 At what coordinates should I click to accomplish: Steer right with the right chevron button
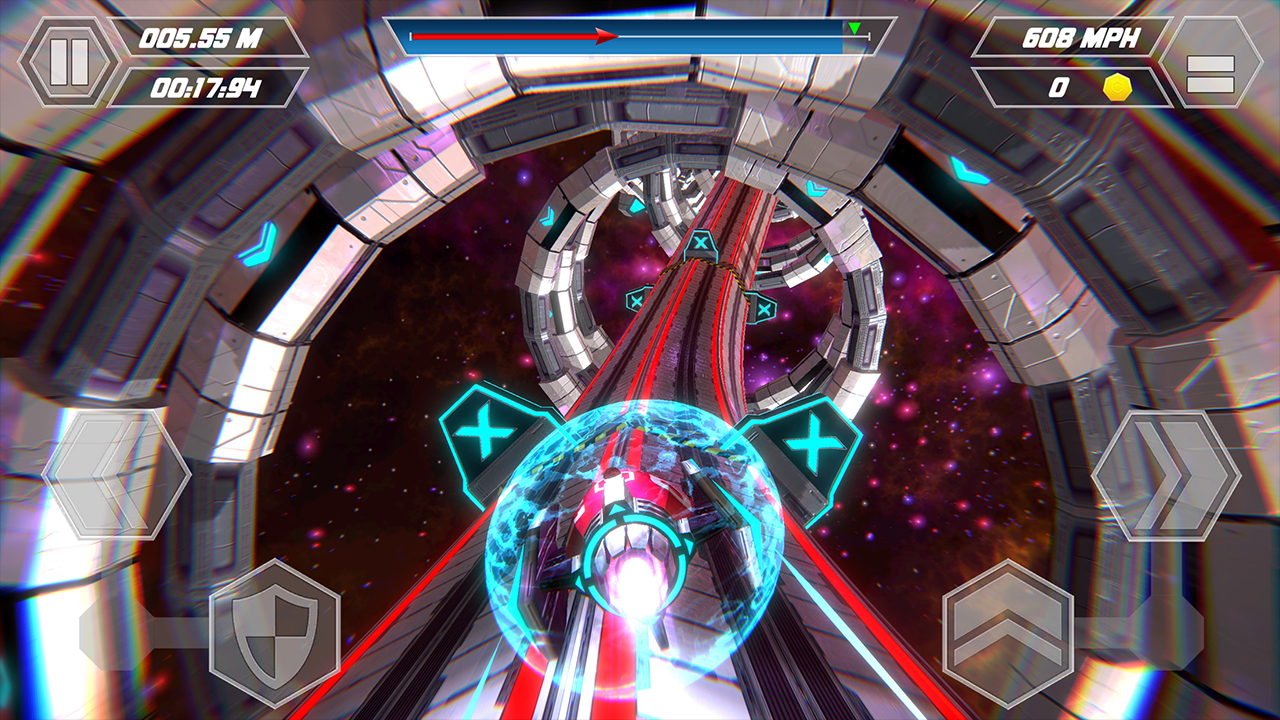coord(1165,475)
